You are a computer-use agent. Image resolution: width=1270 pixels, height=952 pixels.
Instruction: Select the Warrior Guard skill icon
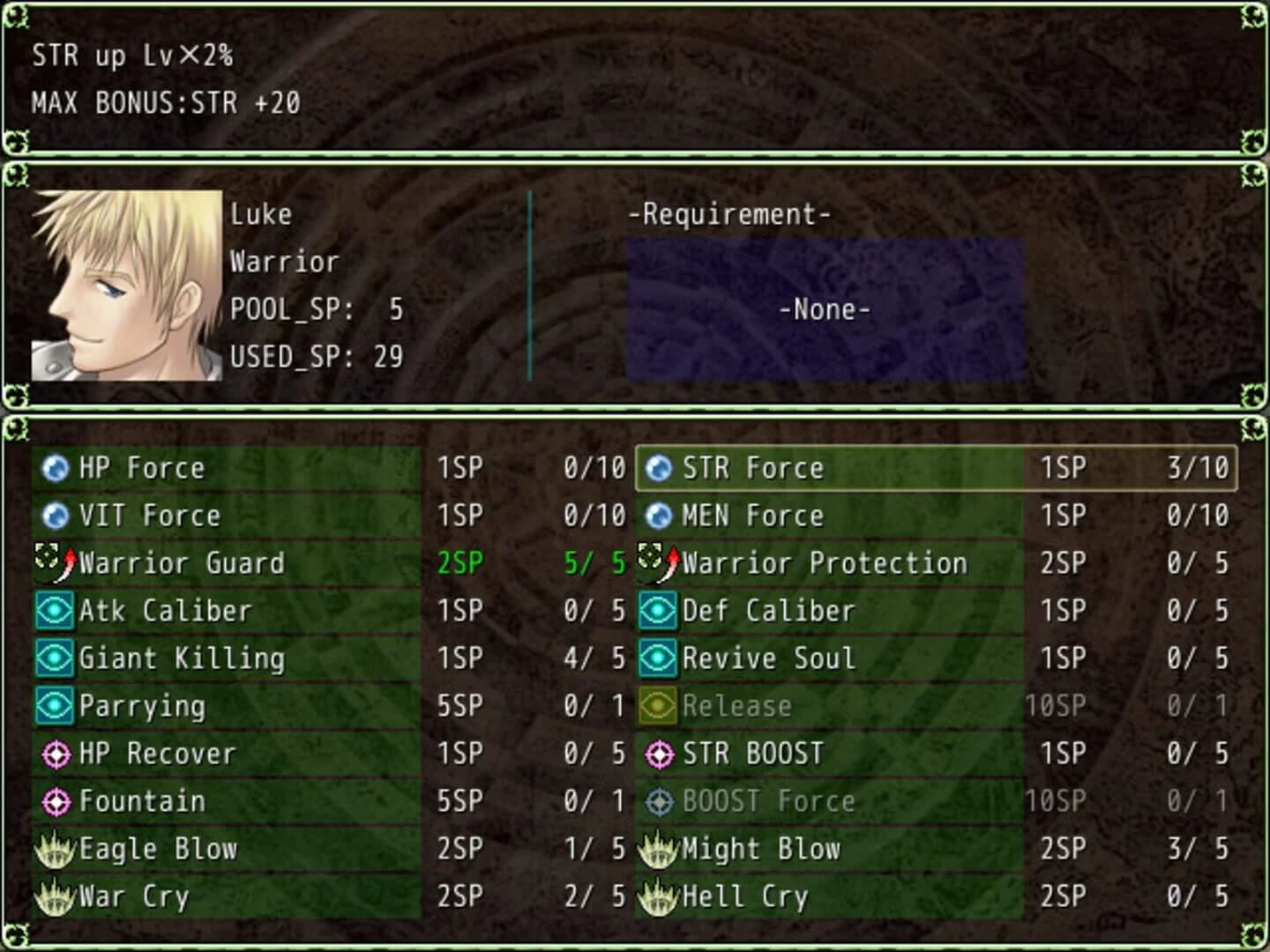(x=54, y=563)
